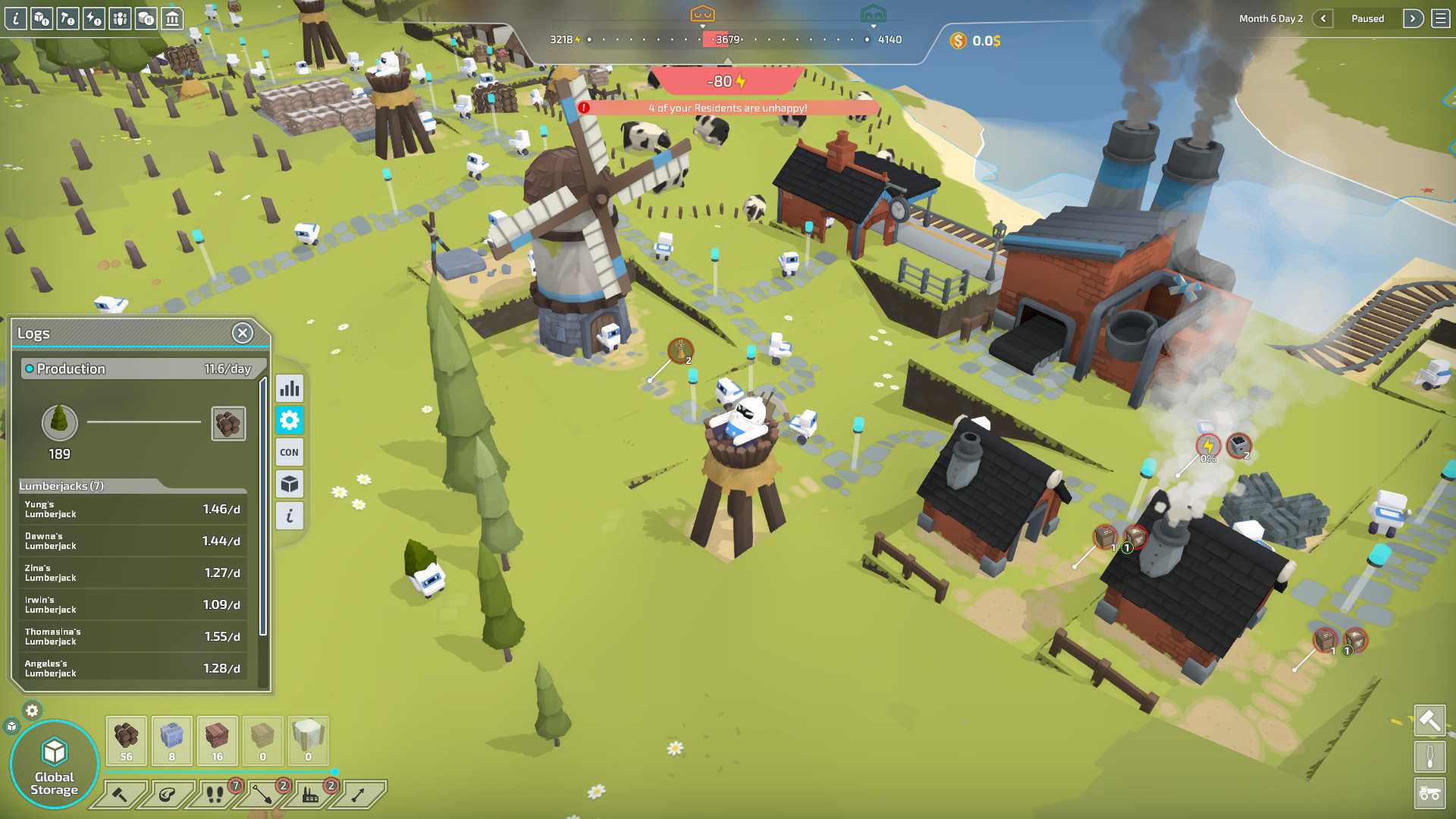Open the footprints category with badge 7
Image resolution: width=1456 pixels, height=819 pixels.
(215, 795)
